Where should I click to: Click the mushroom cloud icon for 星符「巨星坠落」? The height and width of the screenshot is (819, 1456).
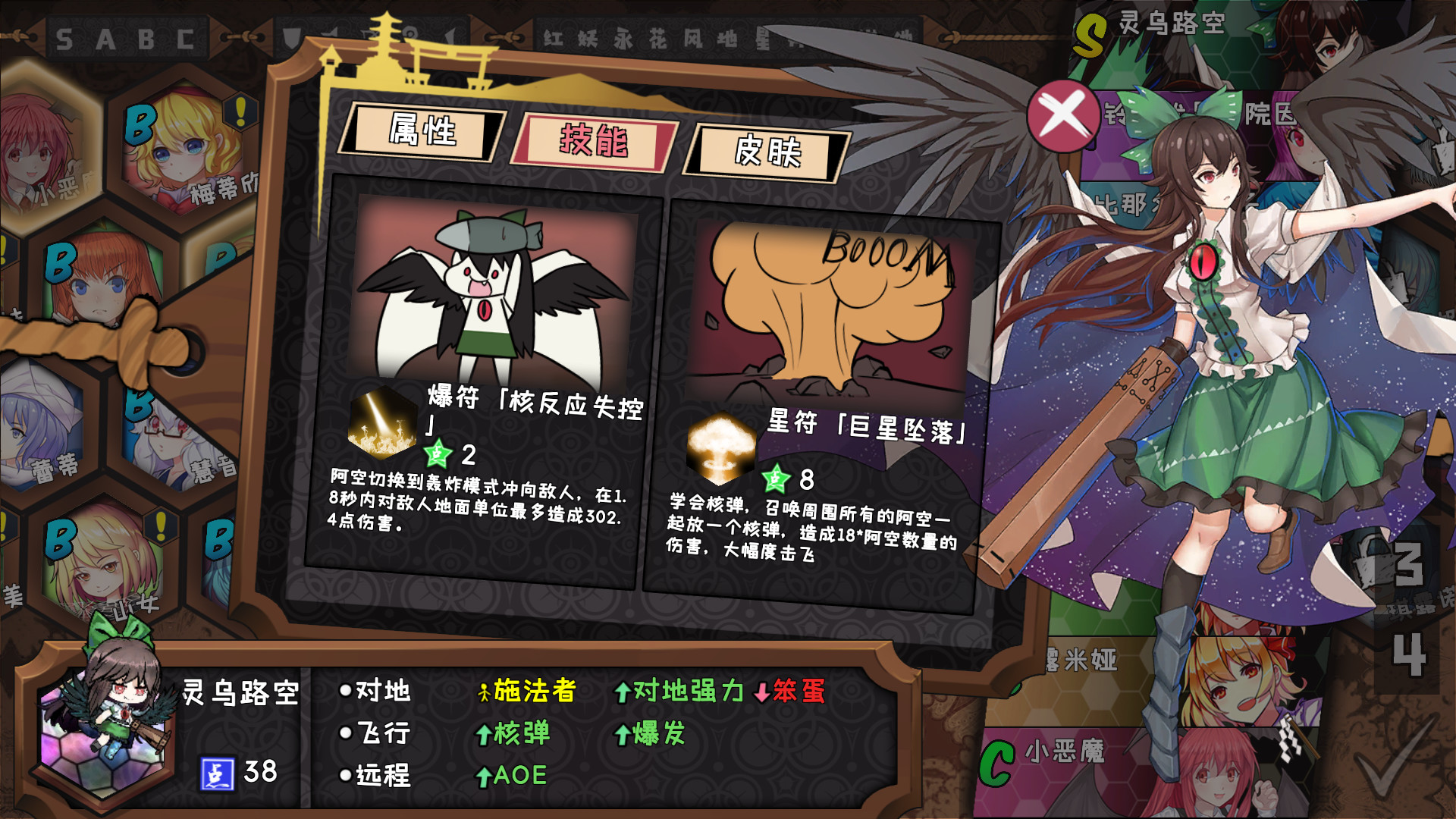tap(720, 448)
